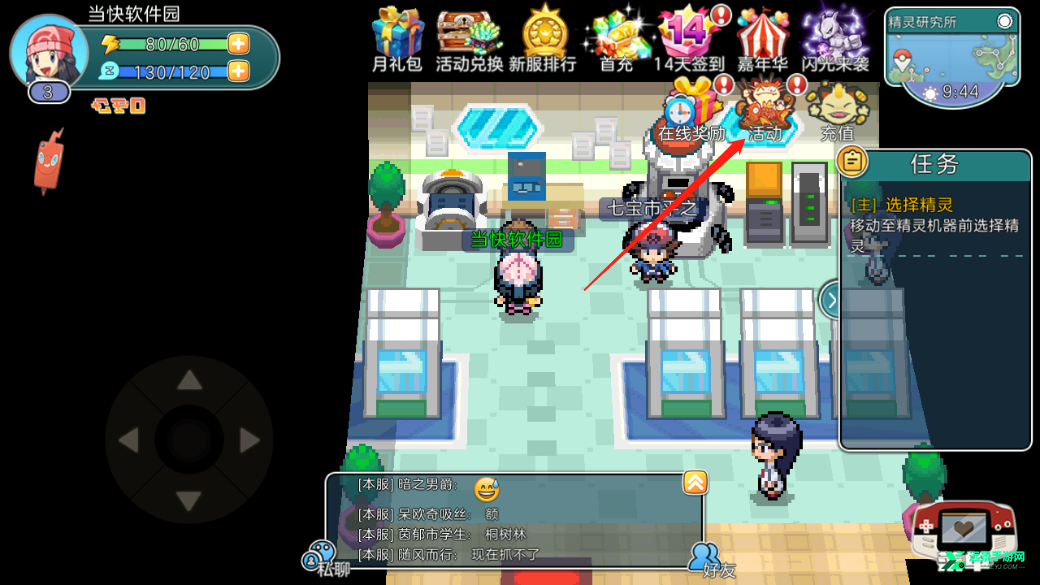
Task: Add stamina with the lightning bar plus button
Action: (x=238, y=44)
